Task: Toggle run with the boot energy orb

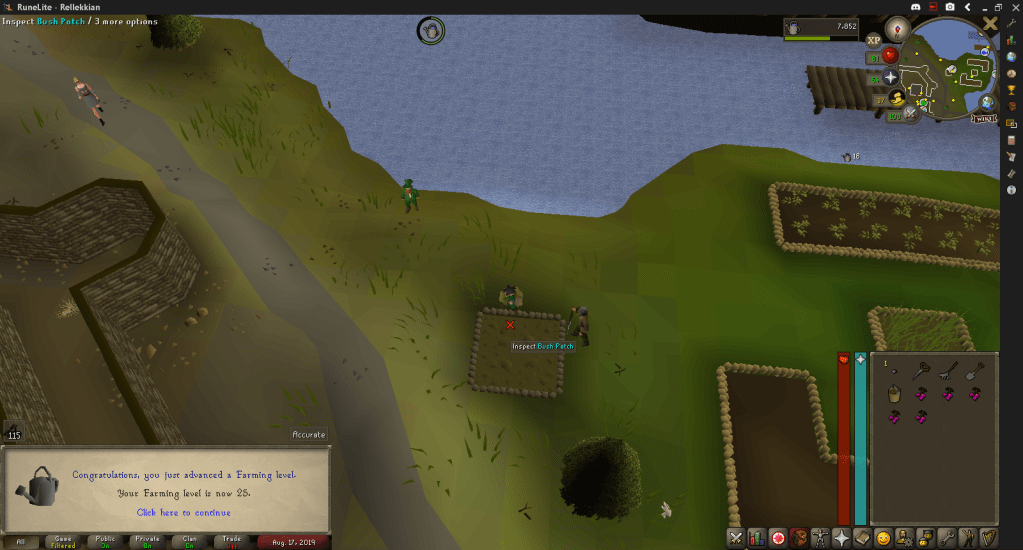Action: click(896, 97)
